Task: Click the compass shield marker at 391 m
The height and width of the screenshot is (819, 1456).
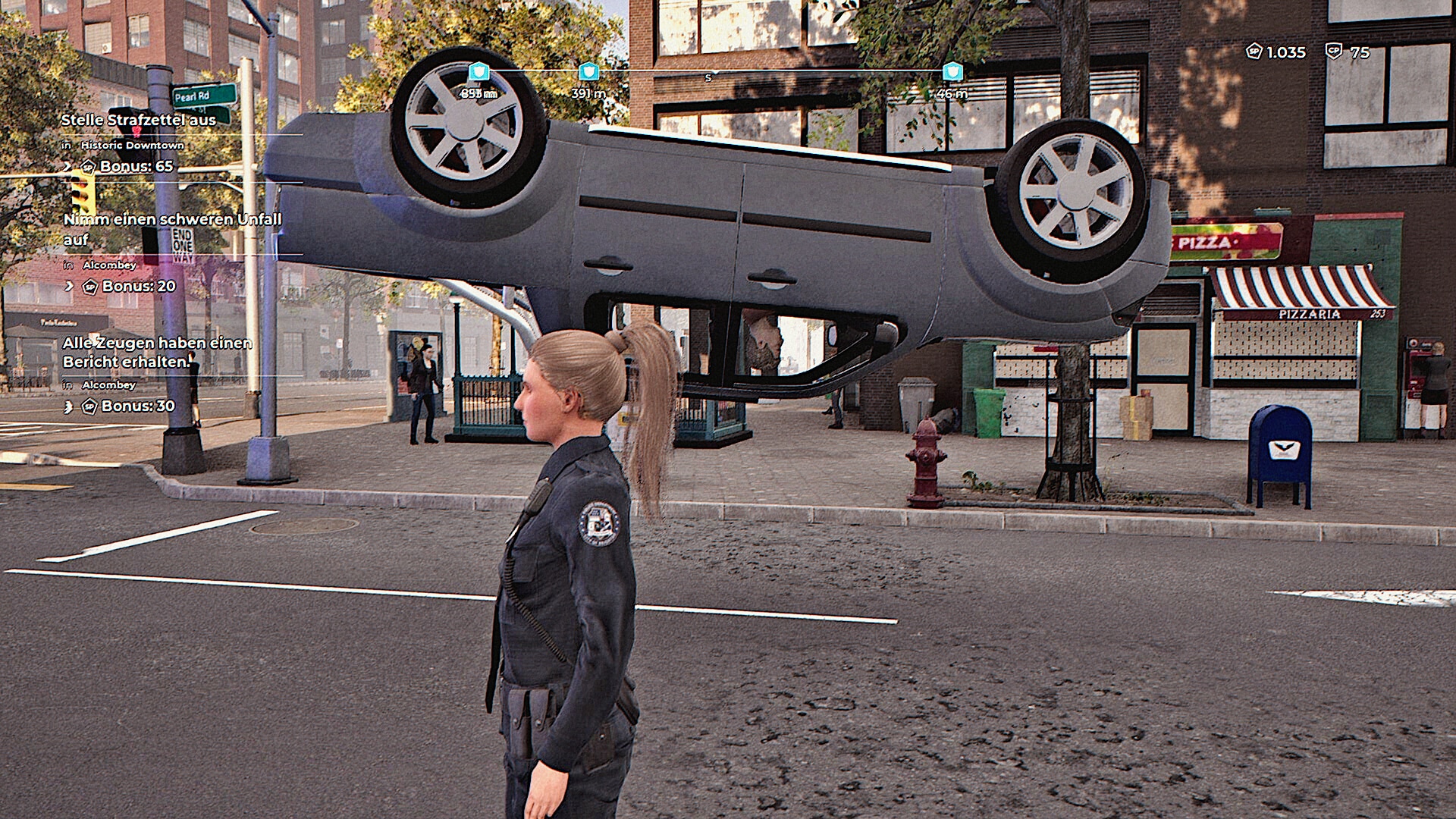Action: click(x=588, y=72)
